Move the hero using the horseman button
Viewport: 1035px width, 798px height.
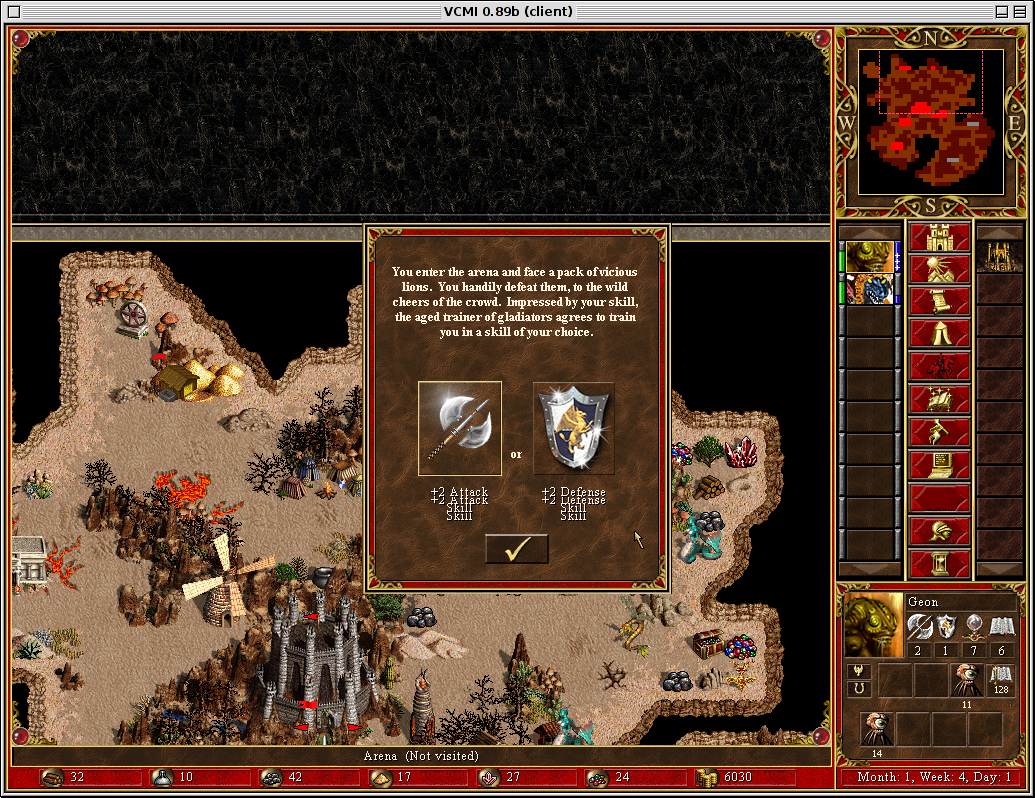pos(939,366)
